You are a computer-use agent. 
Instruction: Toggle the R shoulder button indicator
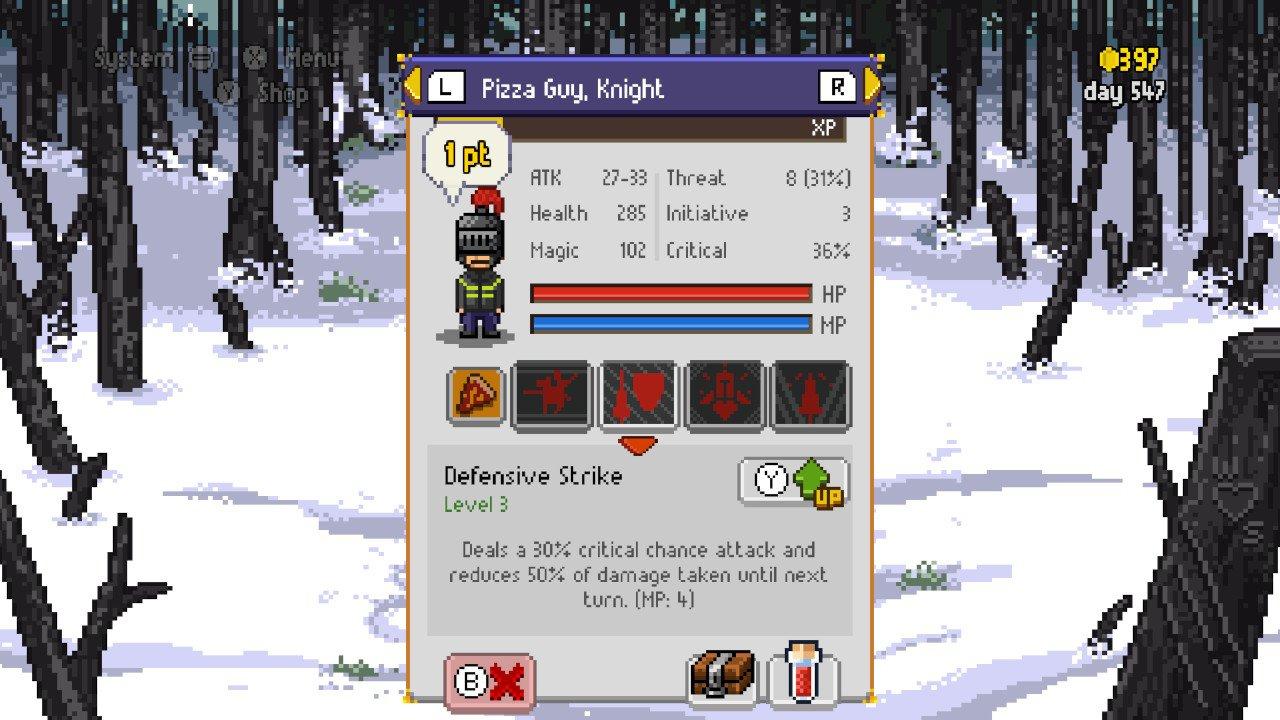(x=836, y=86)
